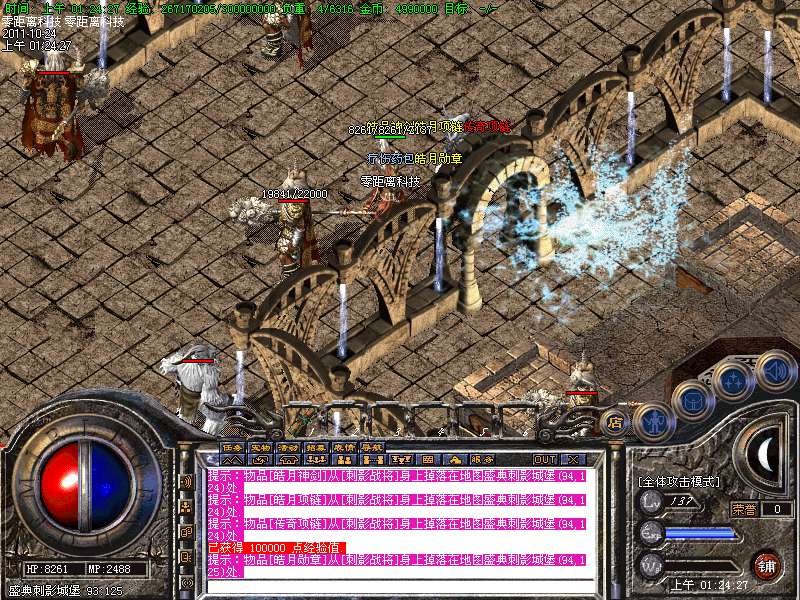Open the 表情 emotes tab
Screen dimensions: 800x600
pos(344,447)
